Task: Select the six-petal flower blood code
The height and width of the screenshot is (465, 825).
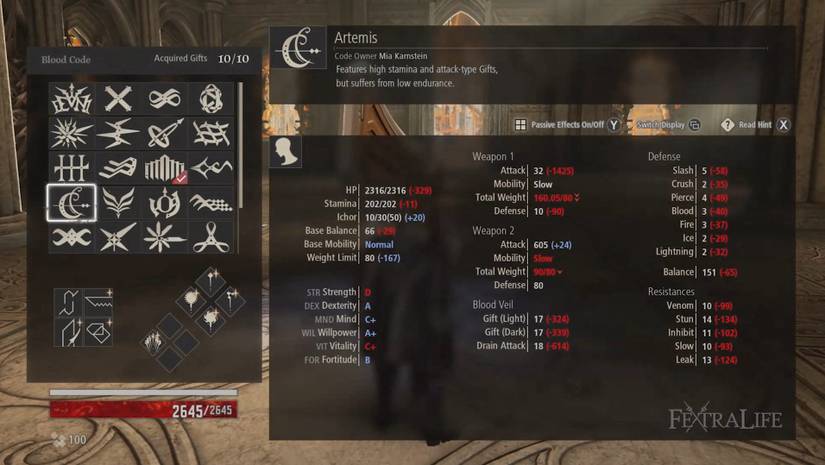Action: (164, 238)
